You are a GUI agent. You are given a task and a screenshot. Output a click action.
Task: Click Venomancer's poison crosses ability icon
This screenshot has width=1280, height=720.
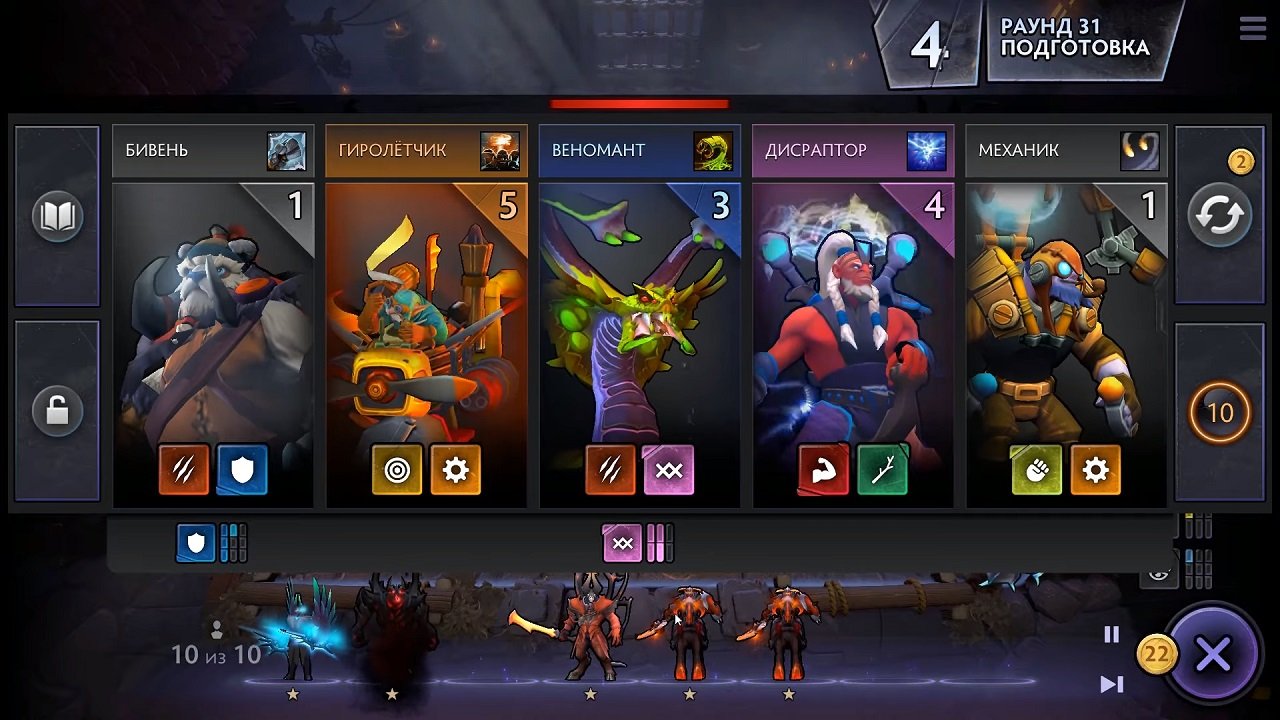click(669, 469)
